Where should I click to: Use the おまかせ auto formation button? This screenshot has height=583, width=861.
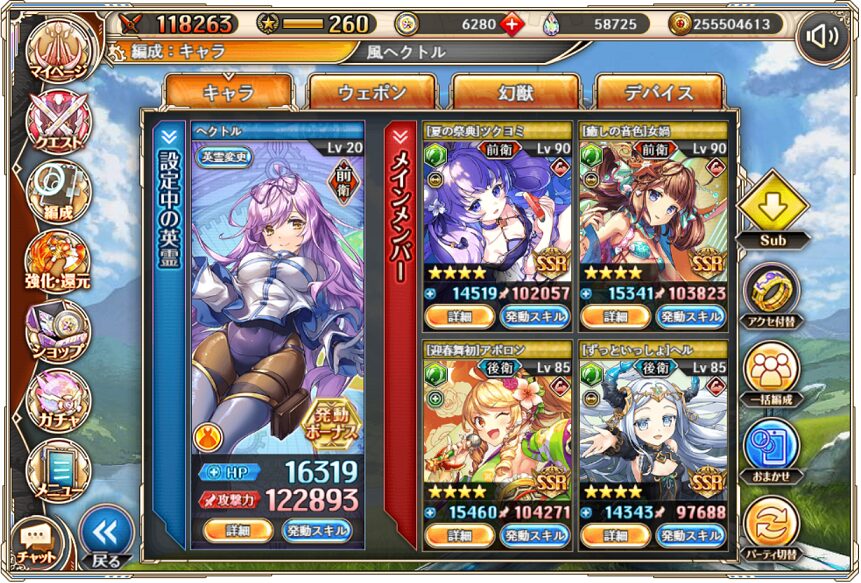coord(771,448)
